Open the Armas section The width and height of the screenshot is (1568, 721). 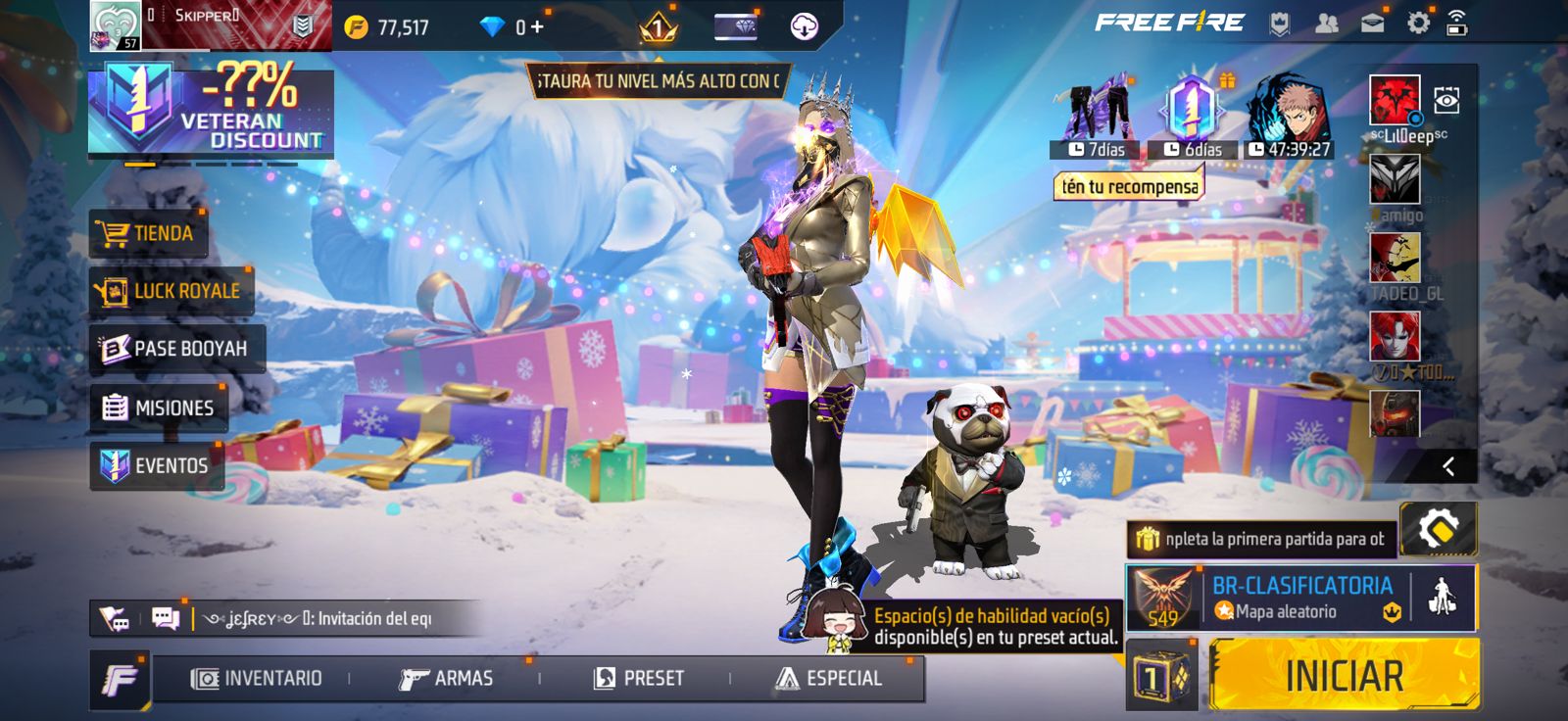point(447,678)
